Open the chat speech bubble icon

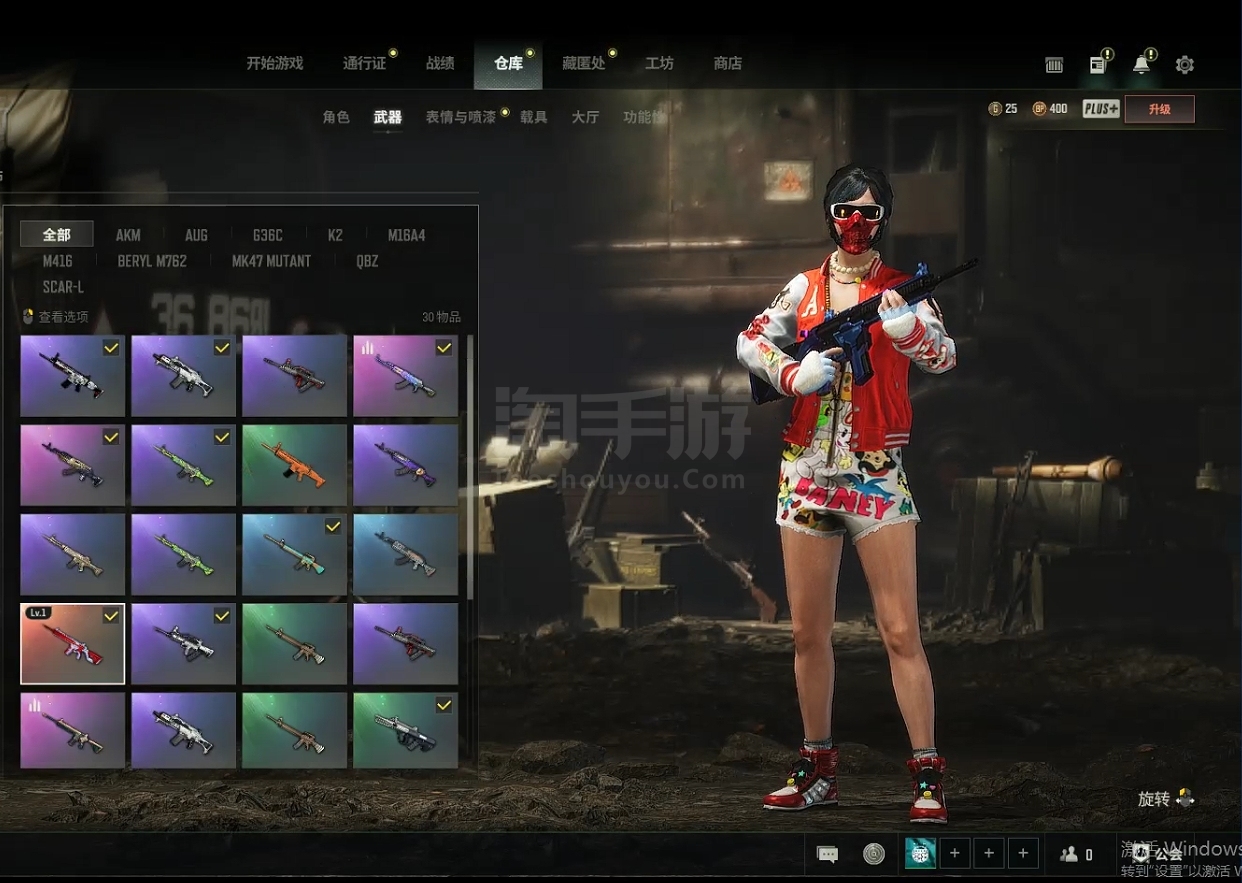(827, 854)
